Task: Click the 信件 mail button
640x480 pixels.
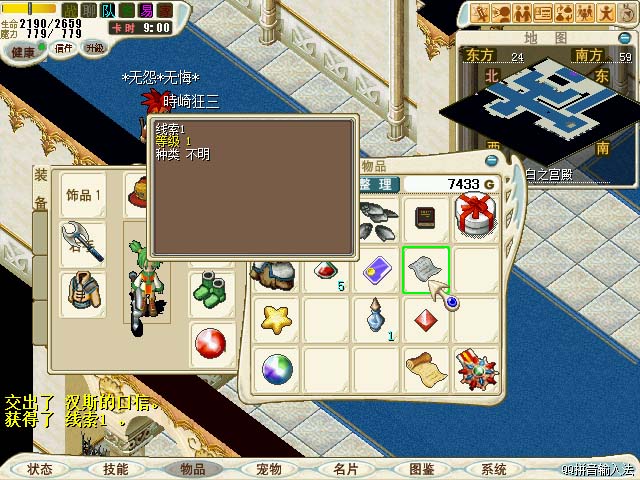Action: [63, 47]
